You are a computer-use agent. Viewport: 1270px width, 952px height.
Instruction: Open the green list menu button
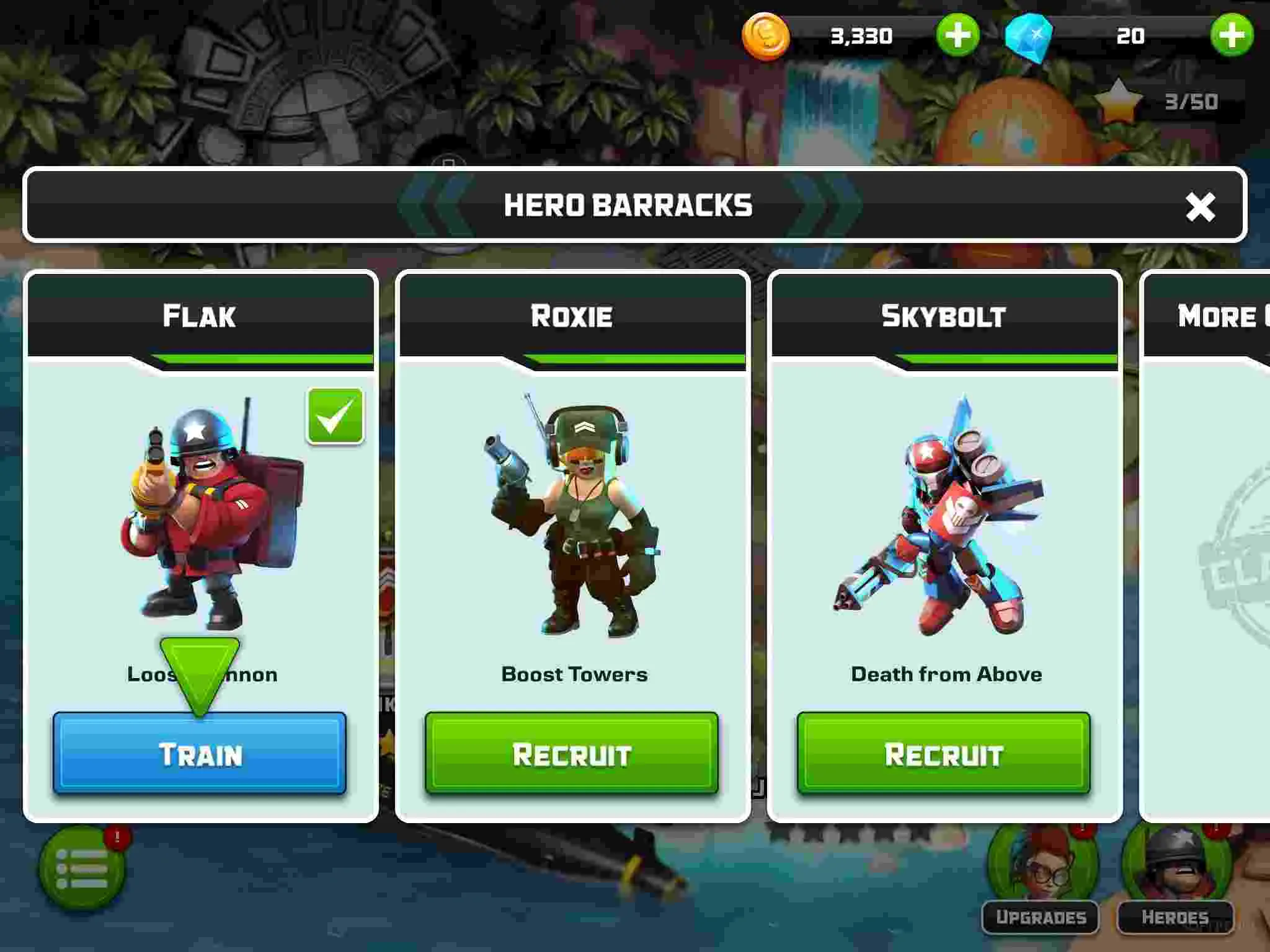click(82, 868)
